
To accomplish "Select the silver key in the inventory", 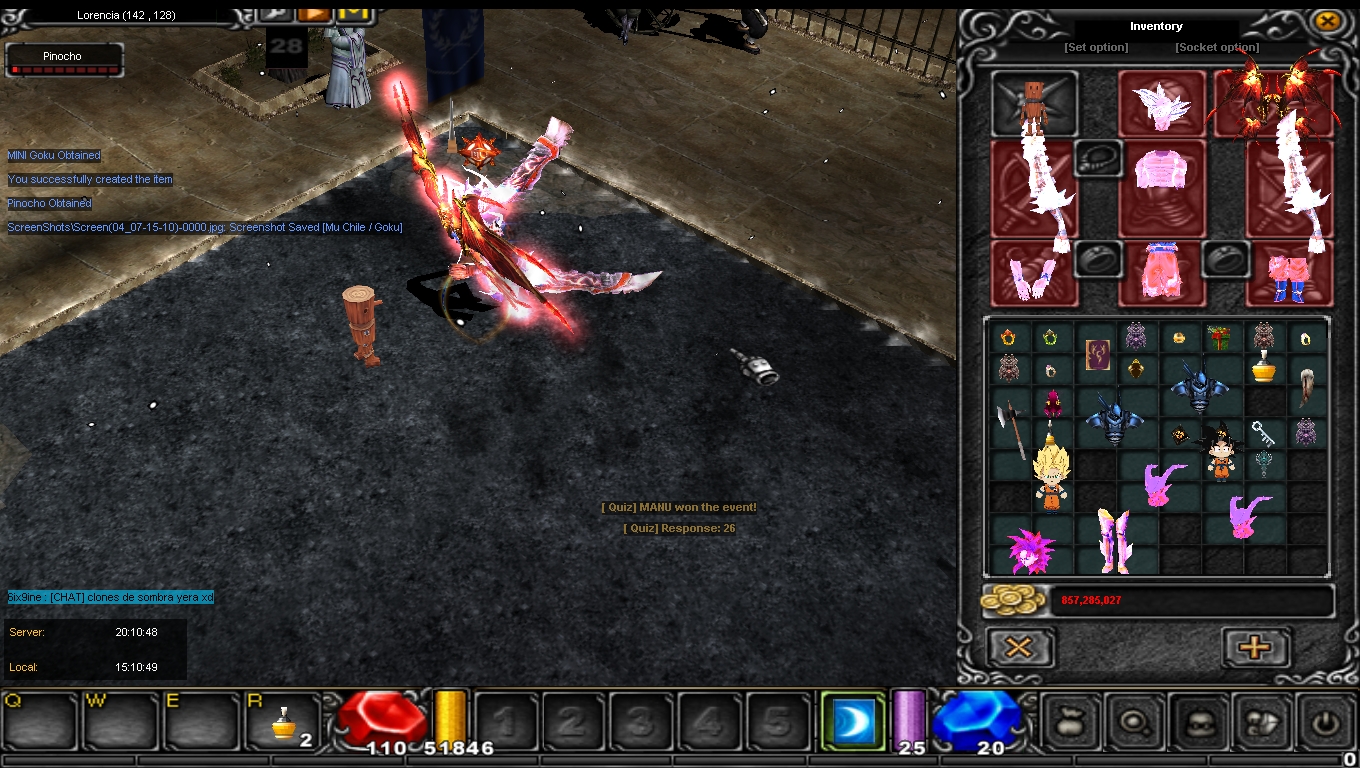I will (x=1263, y=434).
